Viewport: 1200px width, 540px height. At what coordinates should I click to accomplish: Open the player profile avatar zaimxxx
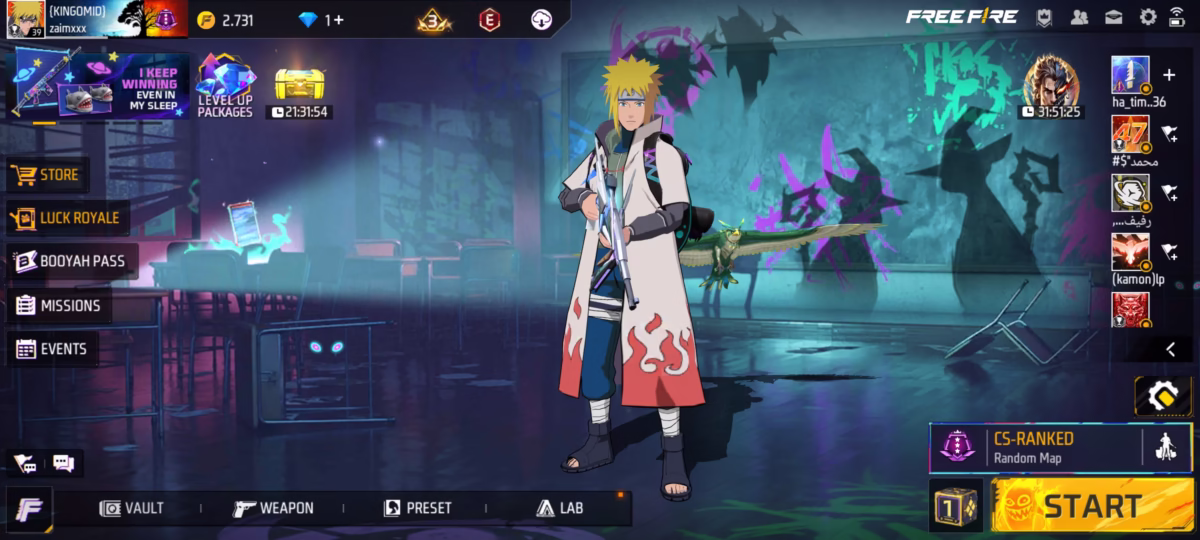pos(25,19)
